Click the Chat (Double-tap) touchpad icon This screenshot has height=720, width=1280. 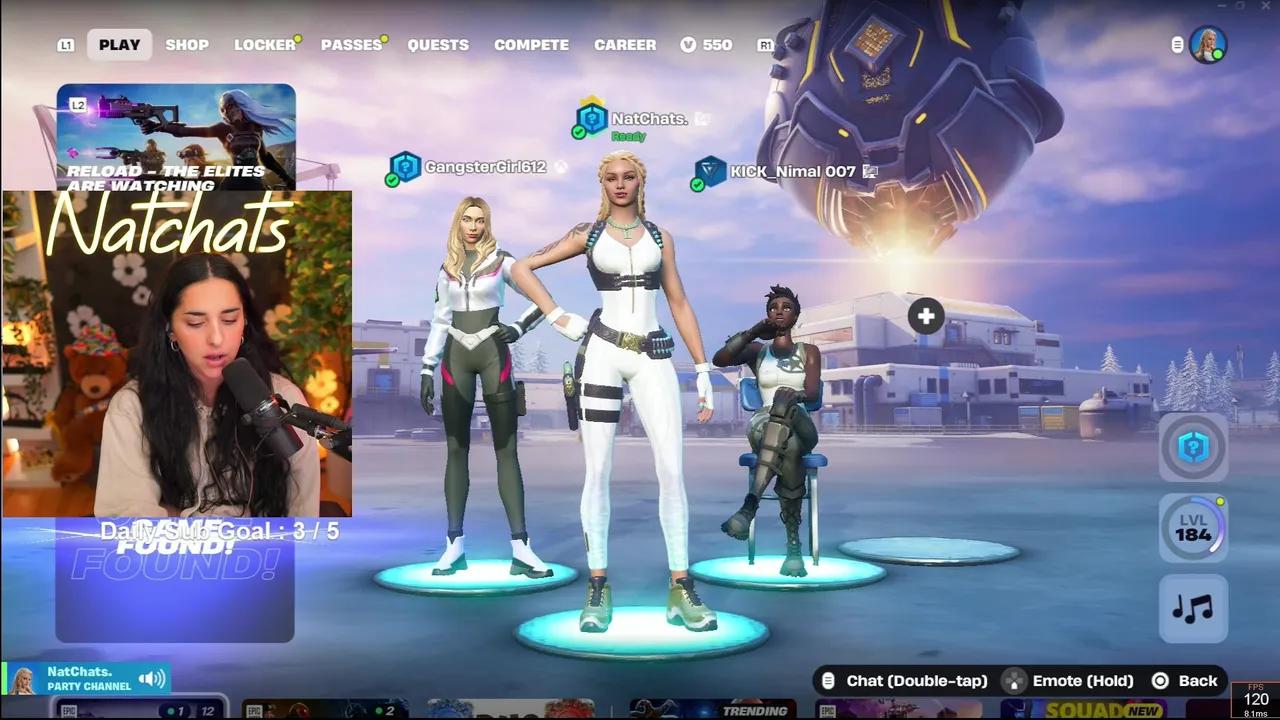(828, 680)
